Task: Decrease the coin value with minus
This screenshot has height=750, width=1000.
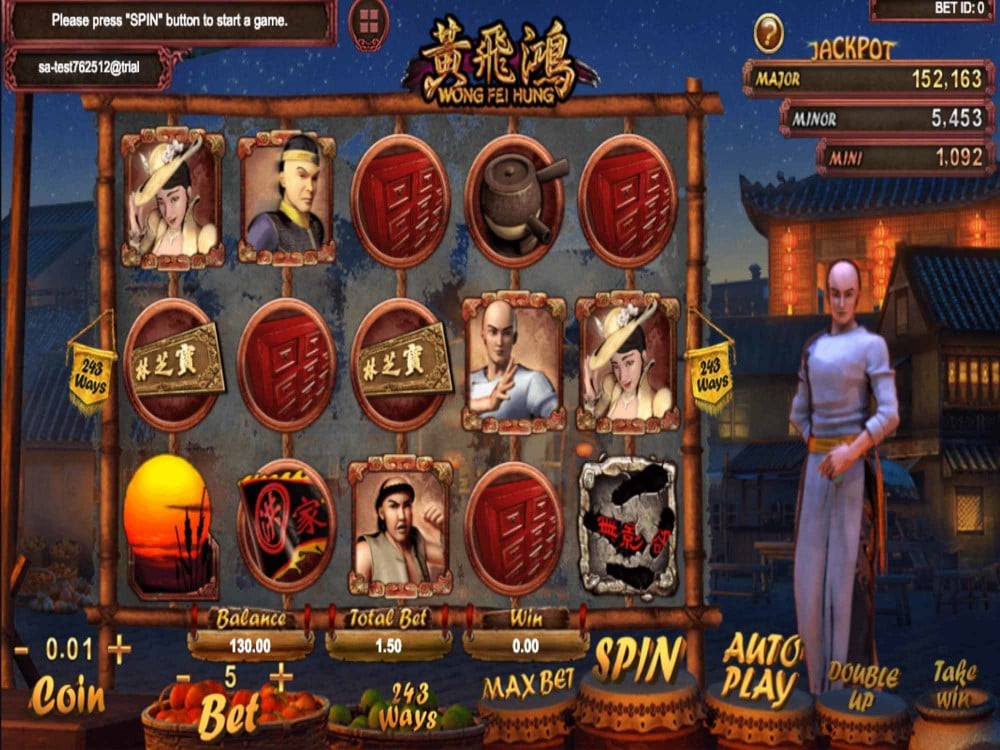Action: tap(21, 650)
